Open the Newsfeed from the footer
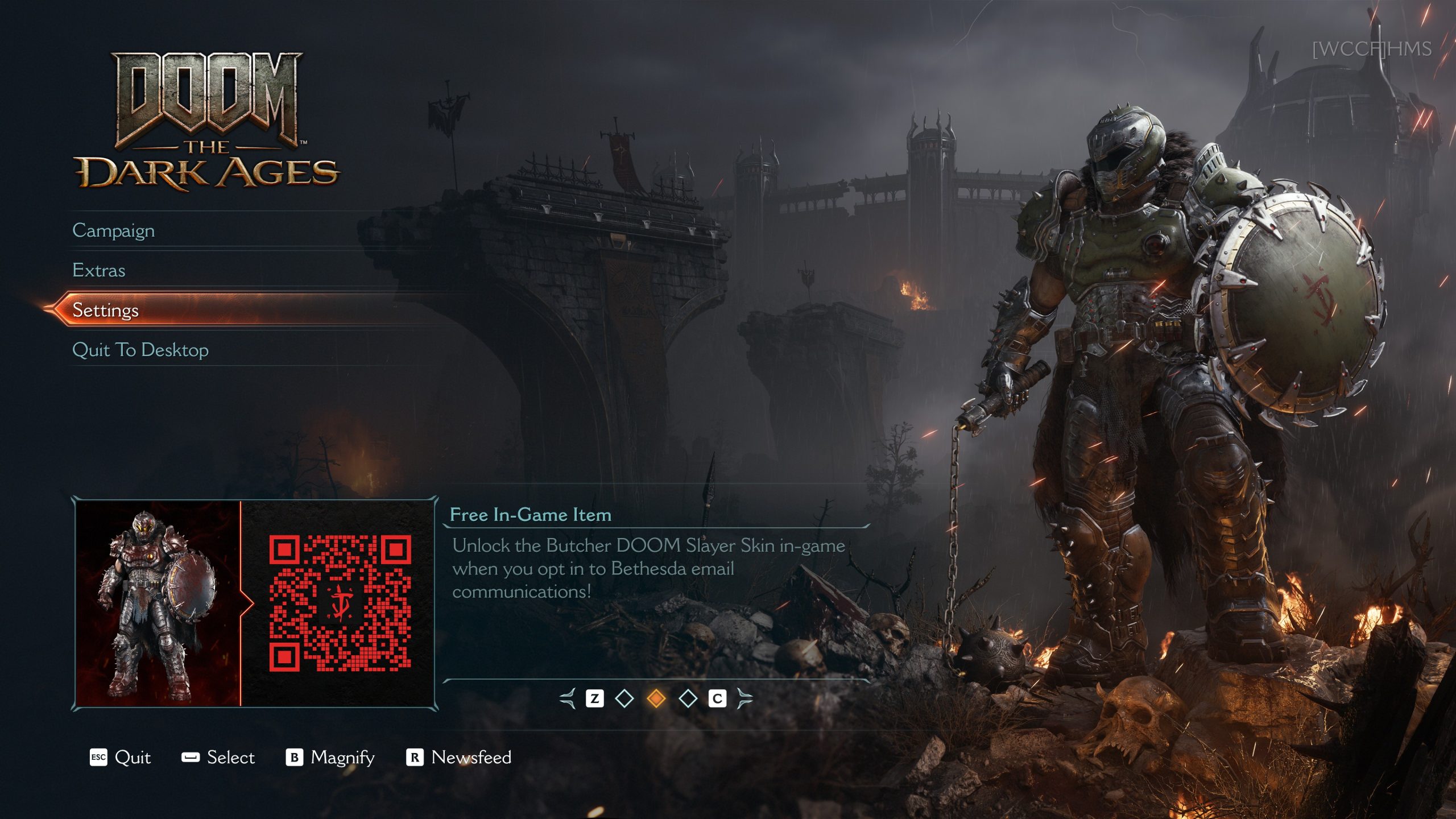Screen dimensions: 1456x819 [459, 758]
